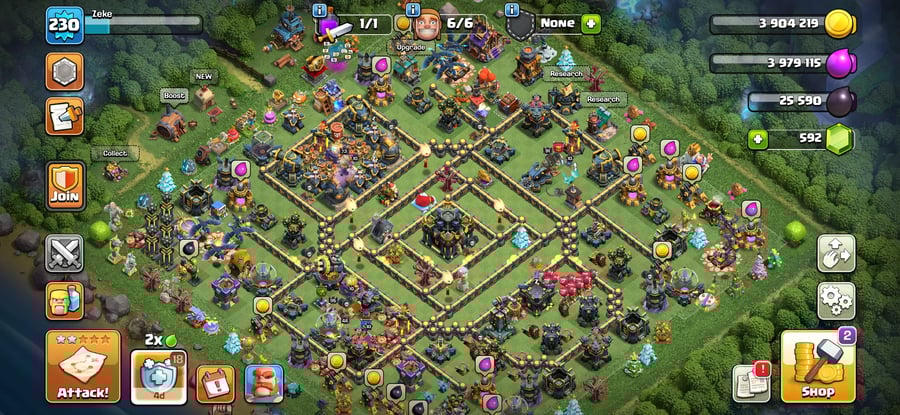Screen dimensions: 900x415
Task: Open the army crossed swords button
Action: tap(64, 253)
